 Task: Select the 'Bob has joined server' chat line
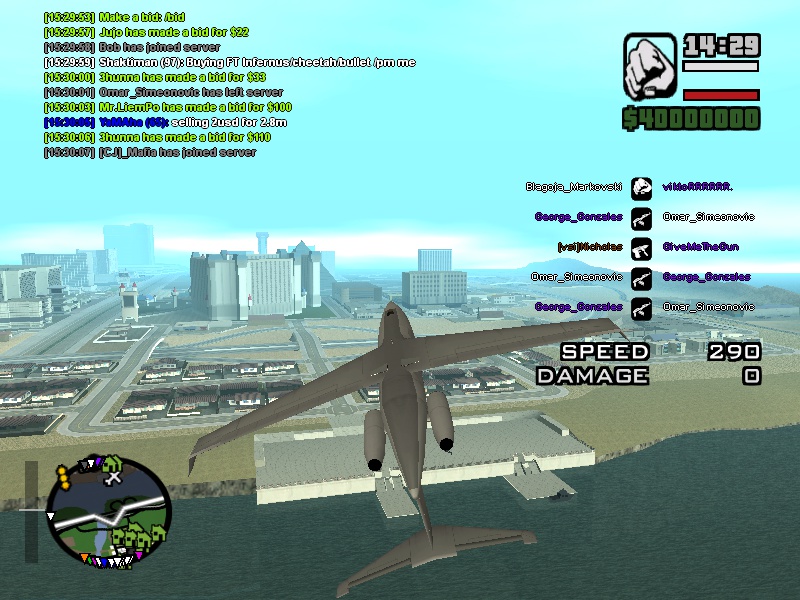pyautogui.click(x=132, y=47)
